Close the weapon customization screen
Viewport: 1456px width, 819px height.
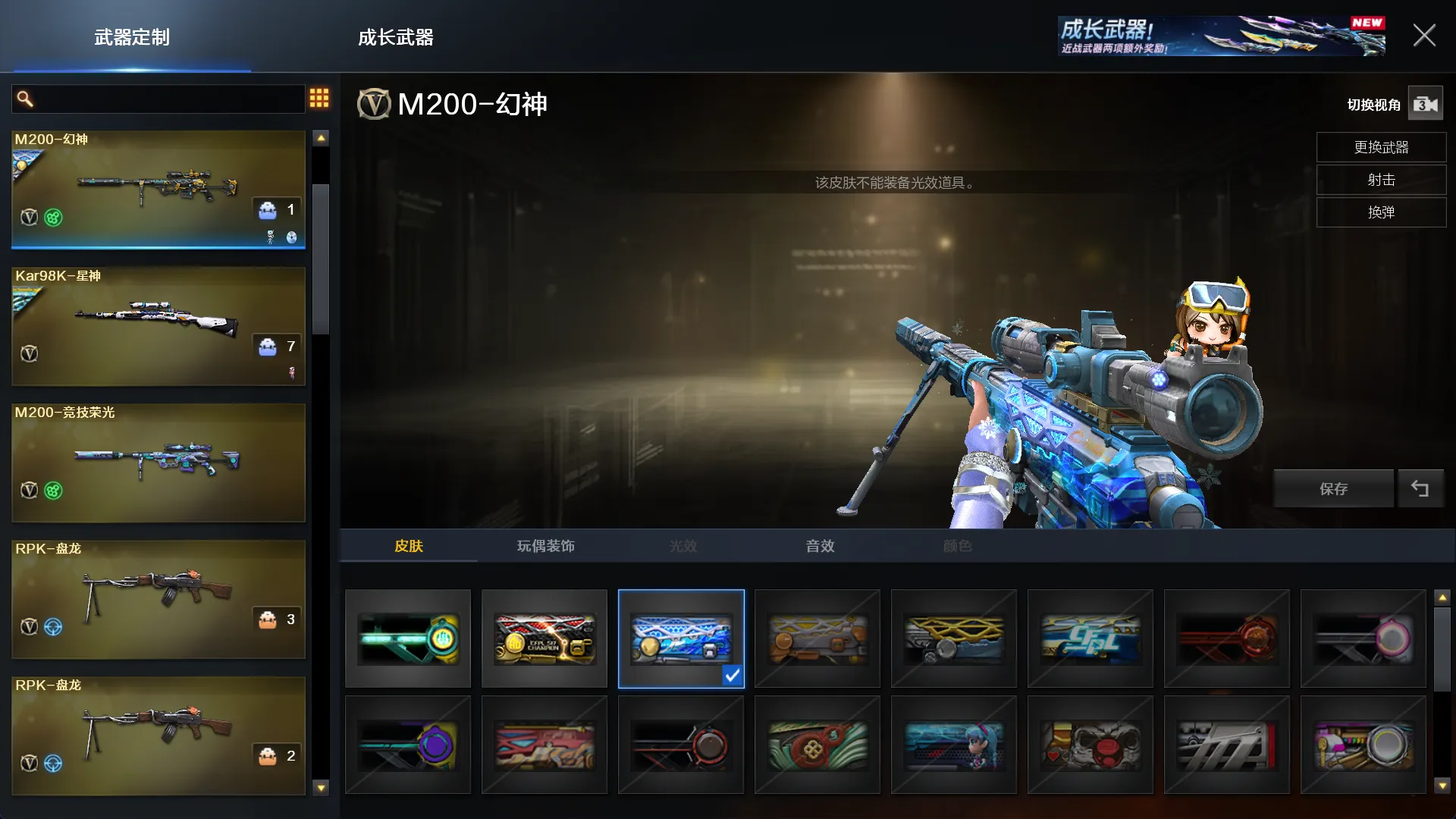(x=1423, y=36)
